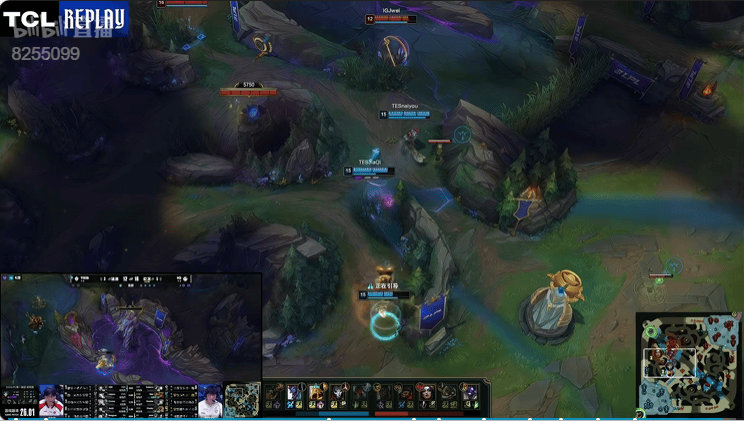Image resolution: width=744 pixels, height=421 pixels.
Task: Select the left player webcam in red-white jersey
Action: pos(51,399)
